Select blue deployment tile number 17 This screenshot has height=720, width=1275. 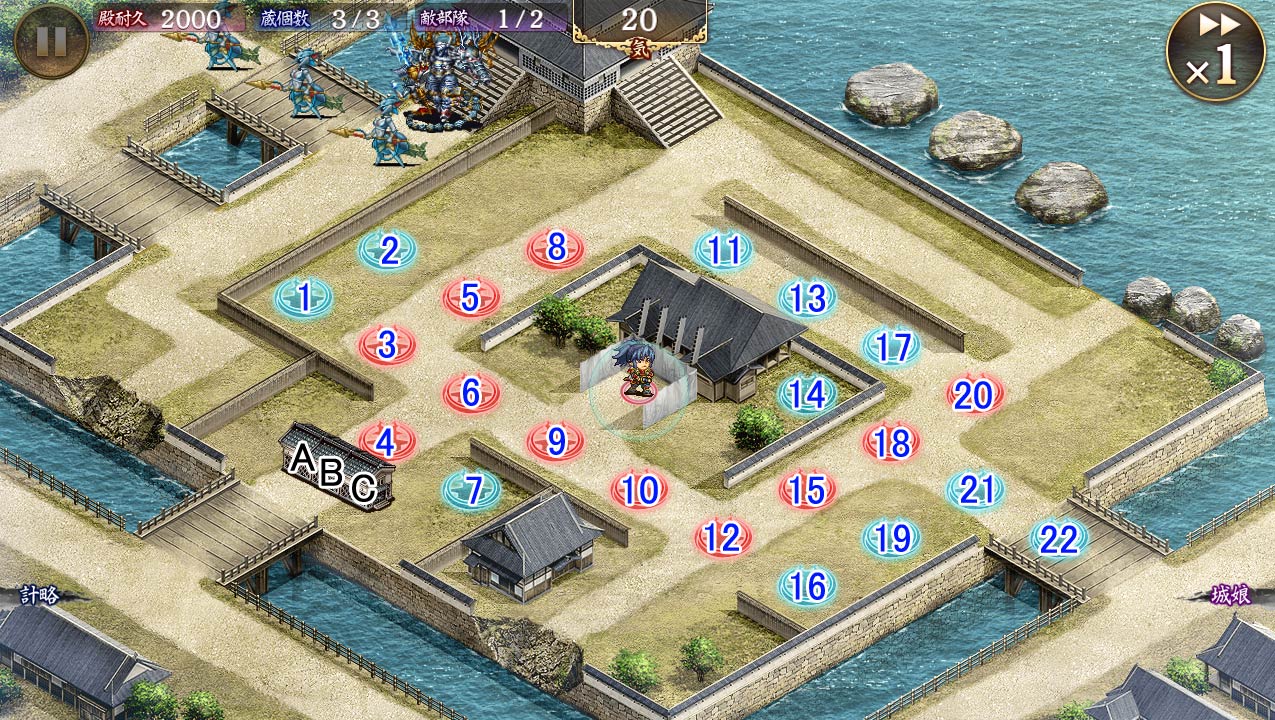[891, 346]
